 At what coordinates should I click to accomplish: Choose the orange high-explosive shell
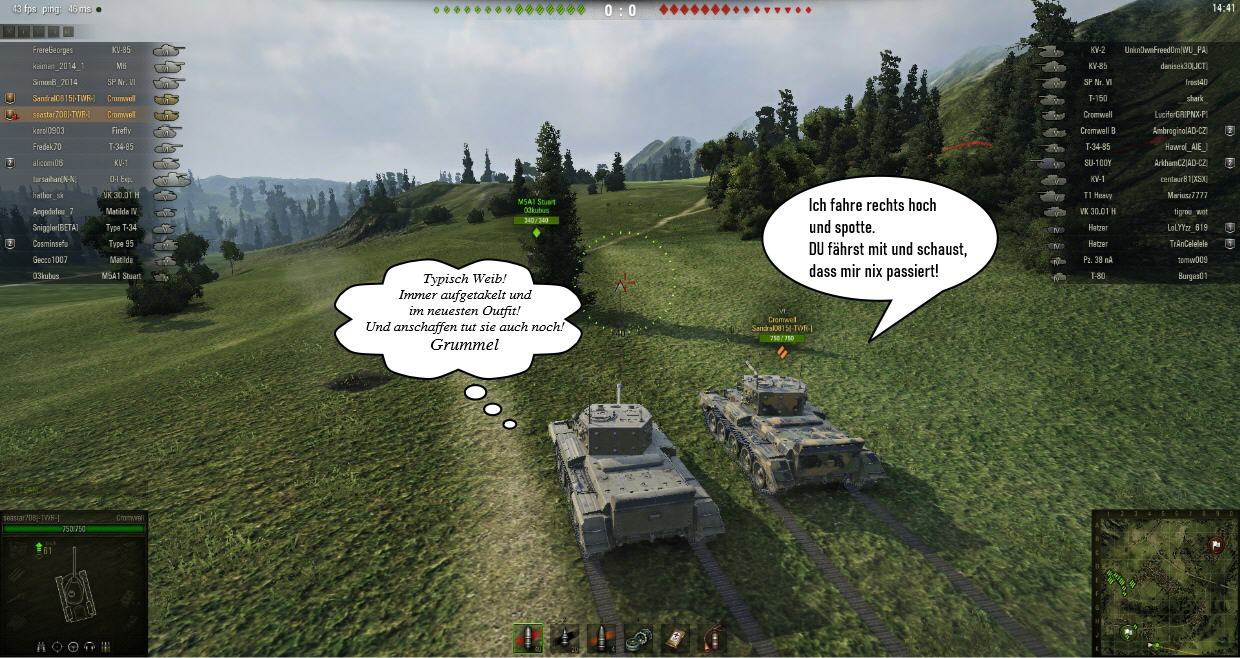[x=600, y=638]
